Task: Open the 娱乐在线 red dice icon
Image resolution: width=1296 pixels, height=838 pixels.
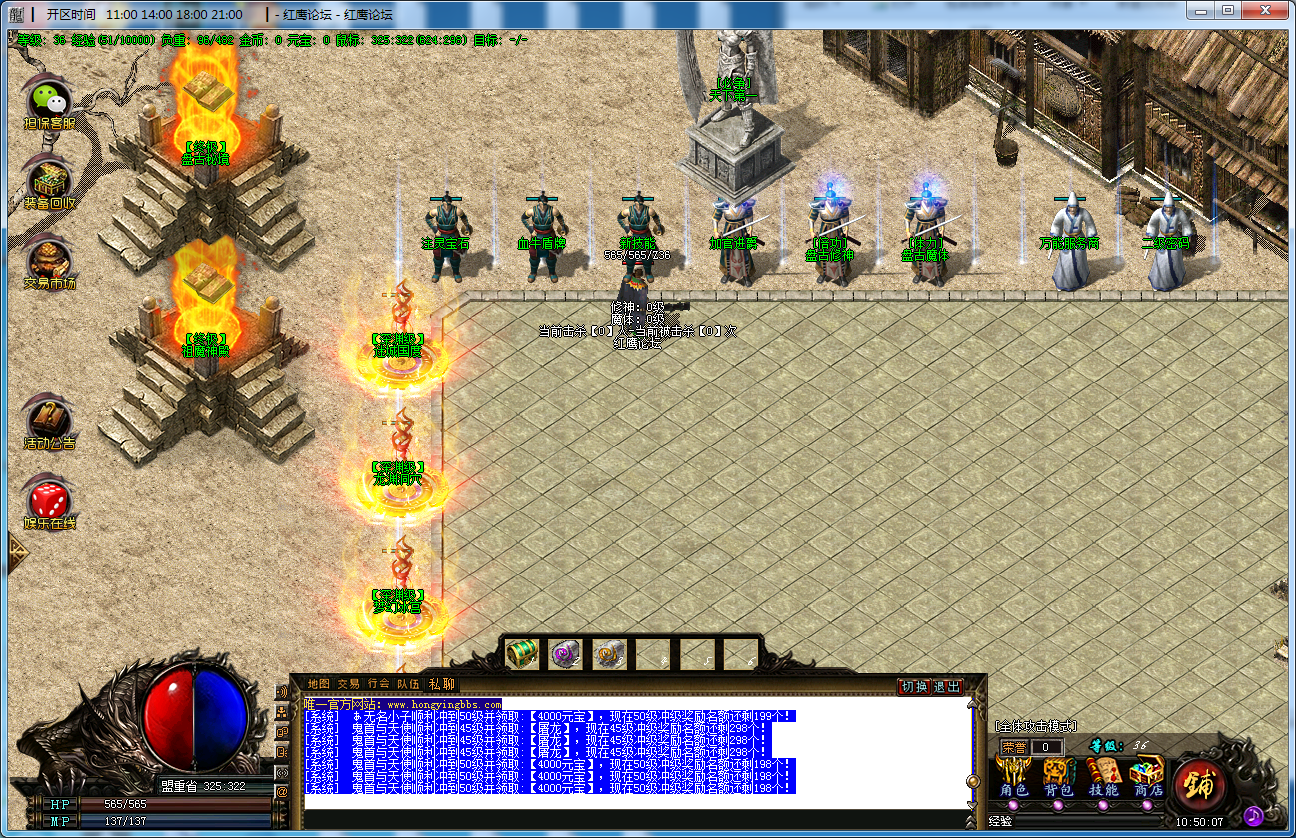Action: point(49,500)
